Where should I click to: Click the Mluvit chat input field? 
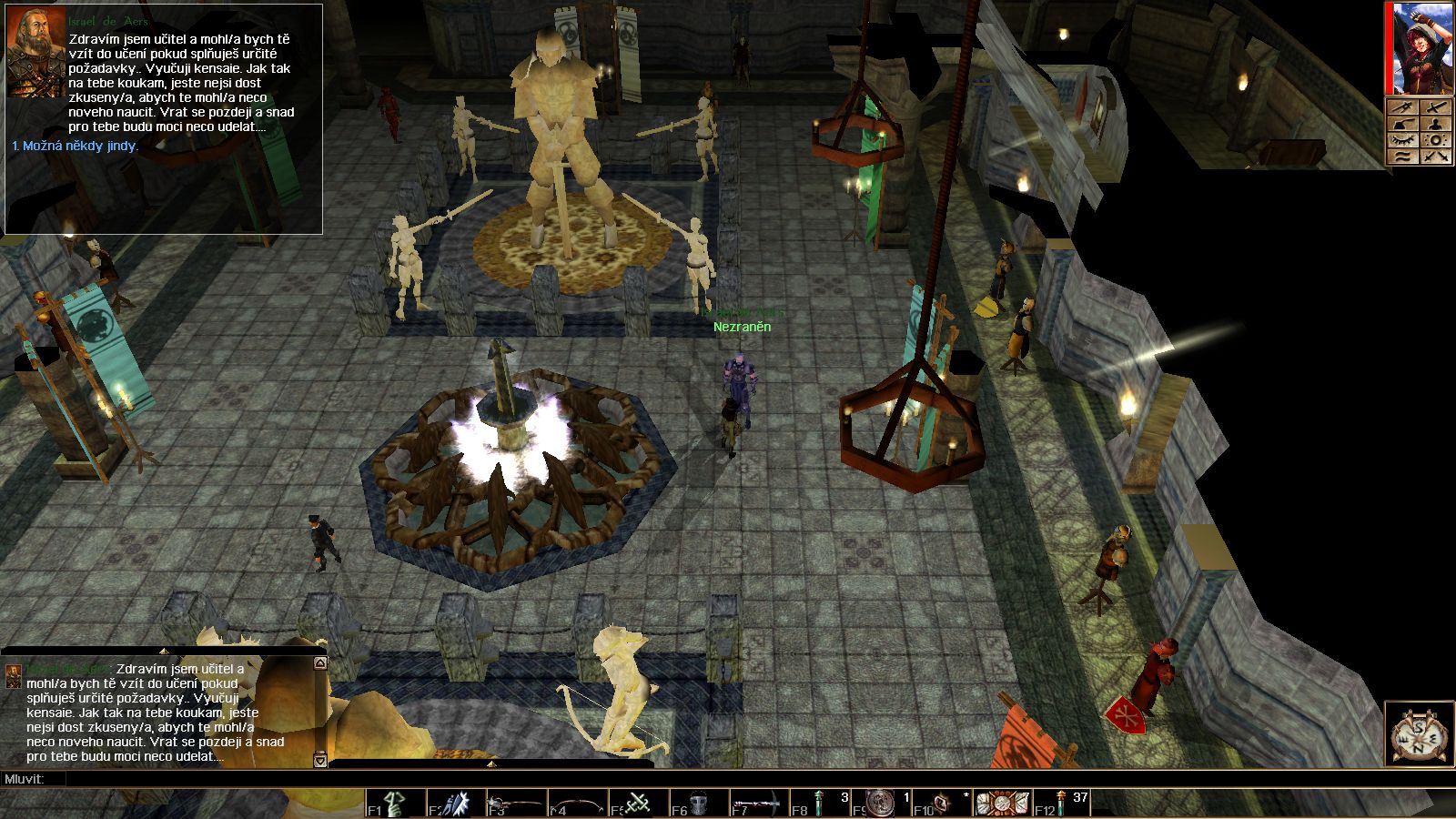pyautogui.click(x=637, y=779)
